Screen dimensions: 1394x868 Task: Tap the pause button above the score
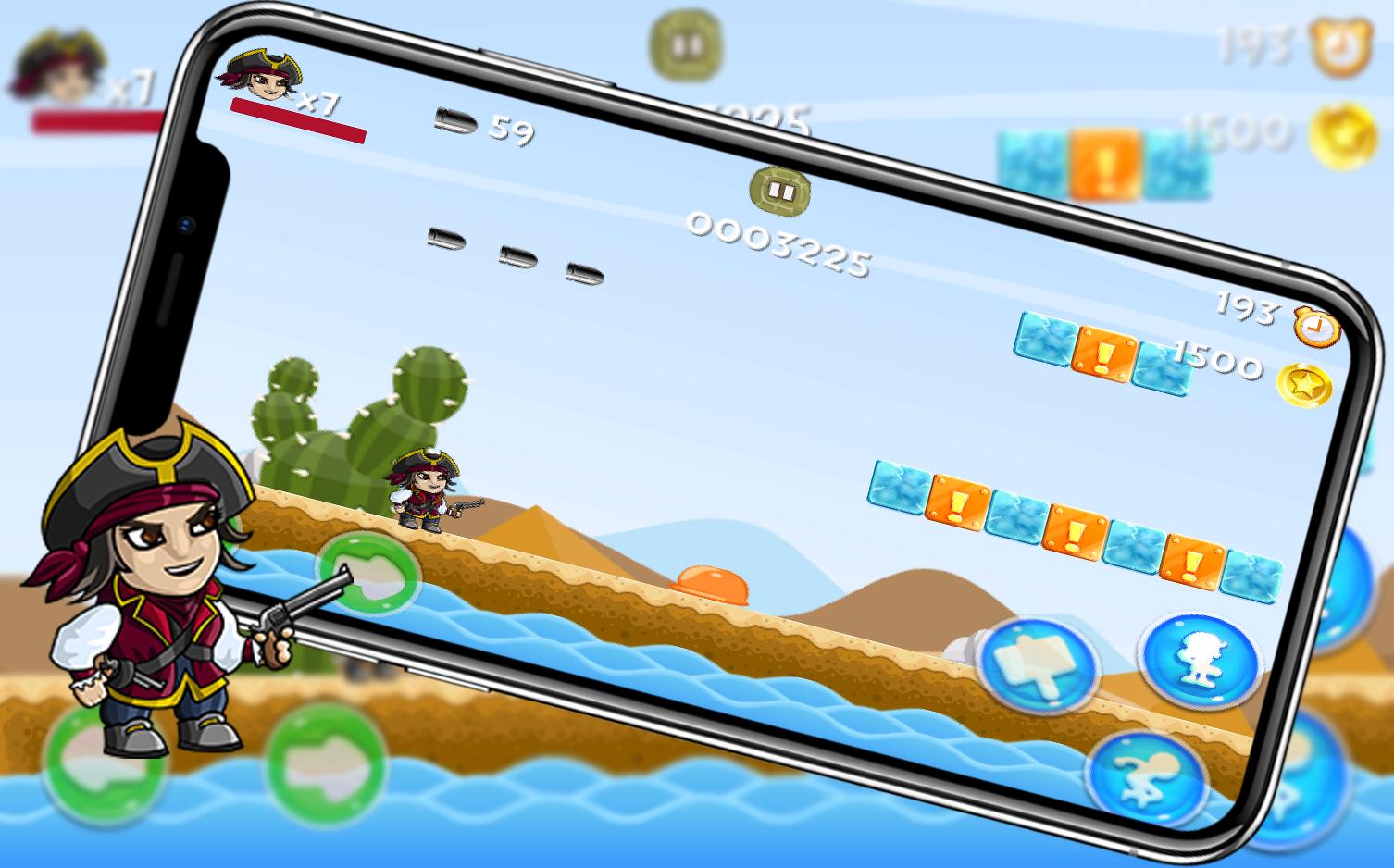[x=779, y=192]
